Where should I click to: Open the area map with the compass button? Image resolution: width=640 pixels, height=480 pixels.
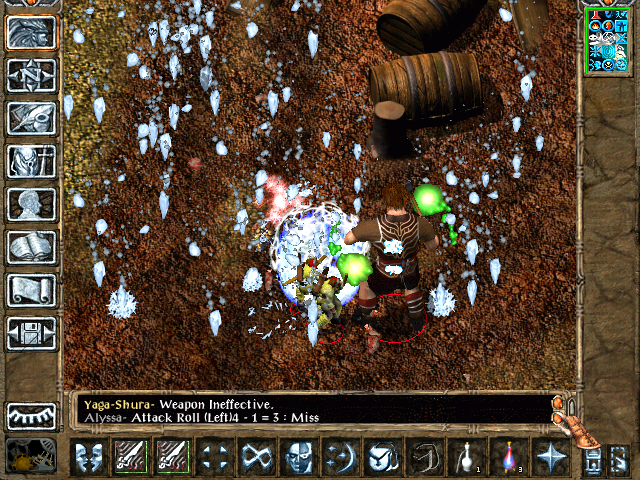[x=32, y=75]
